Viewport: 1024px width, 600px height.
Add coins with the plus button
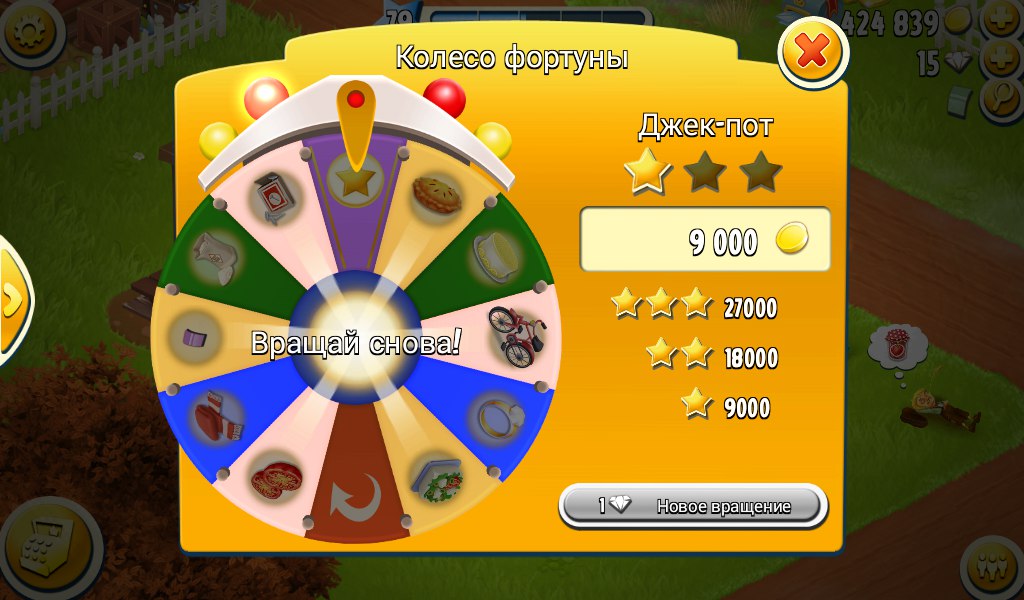pos(1003,20)
